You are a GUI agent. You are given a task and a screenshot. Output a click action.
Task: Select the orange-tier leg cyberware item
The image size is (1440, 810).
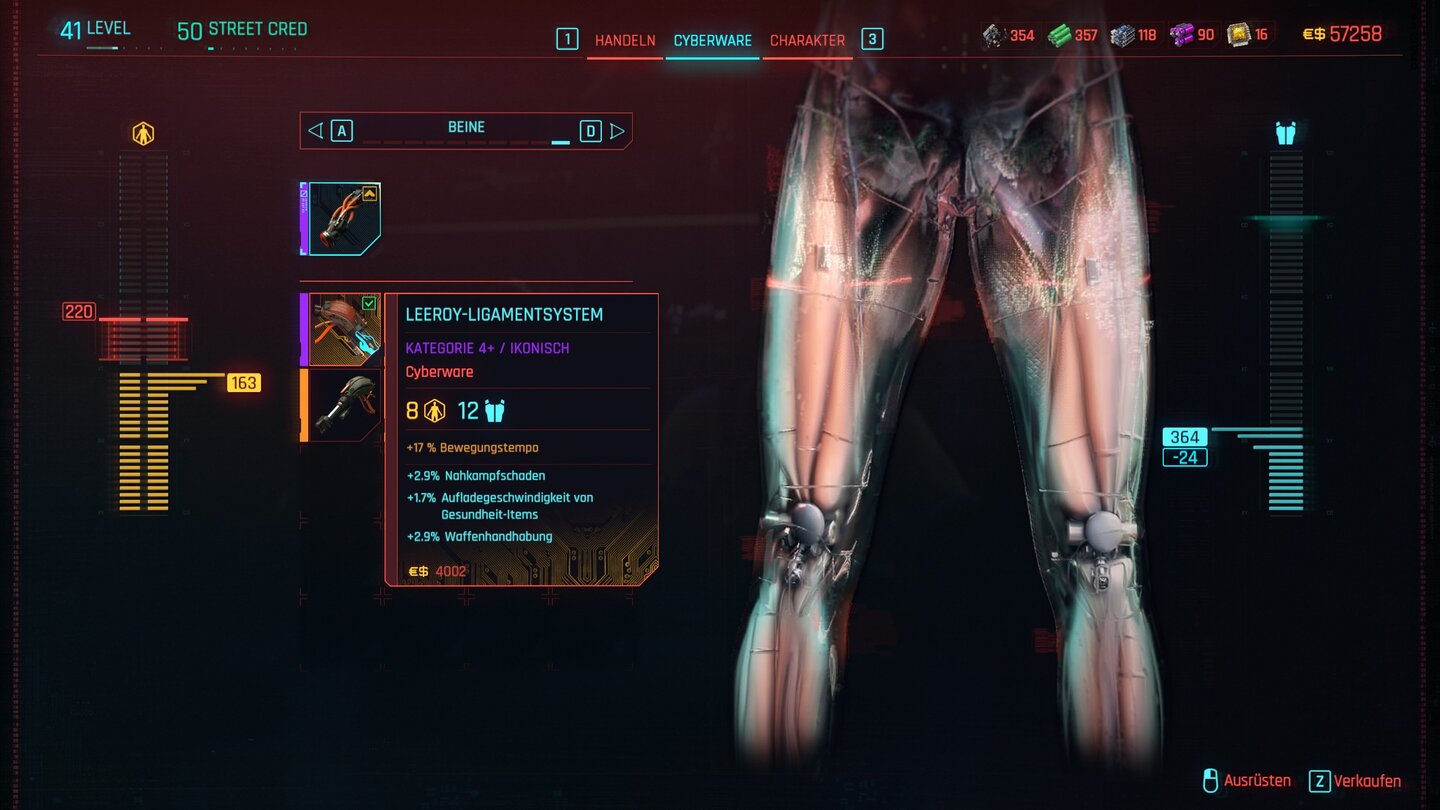343,405
